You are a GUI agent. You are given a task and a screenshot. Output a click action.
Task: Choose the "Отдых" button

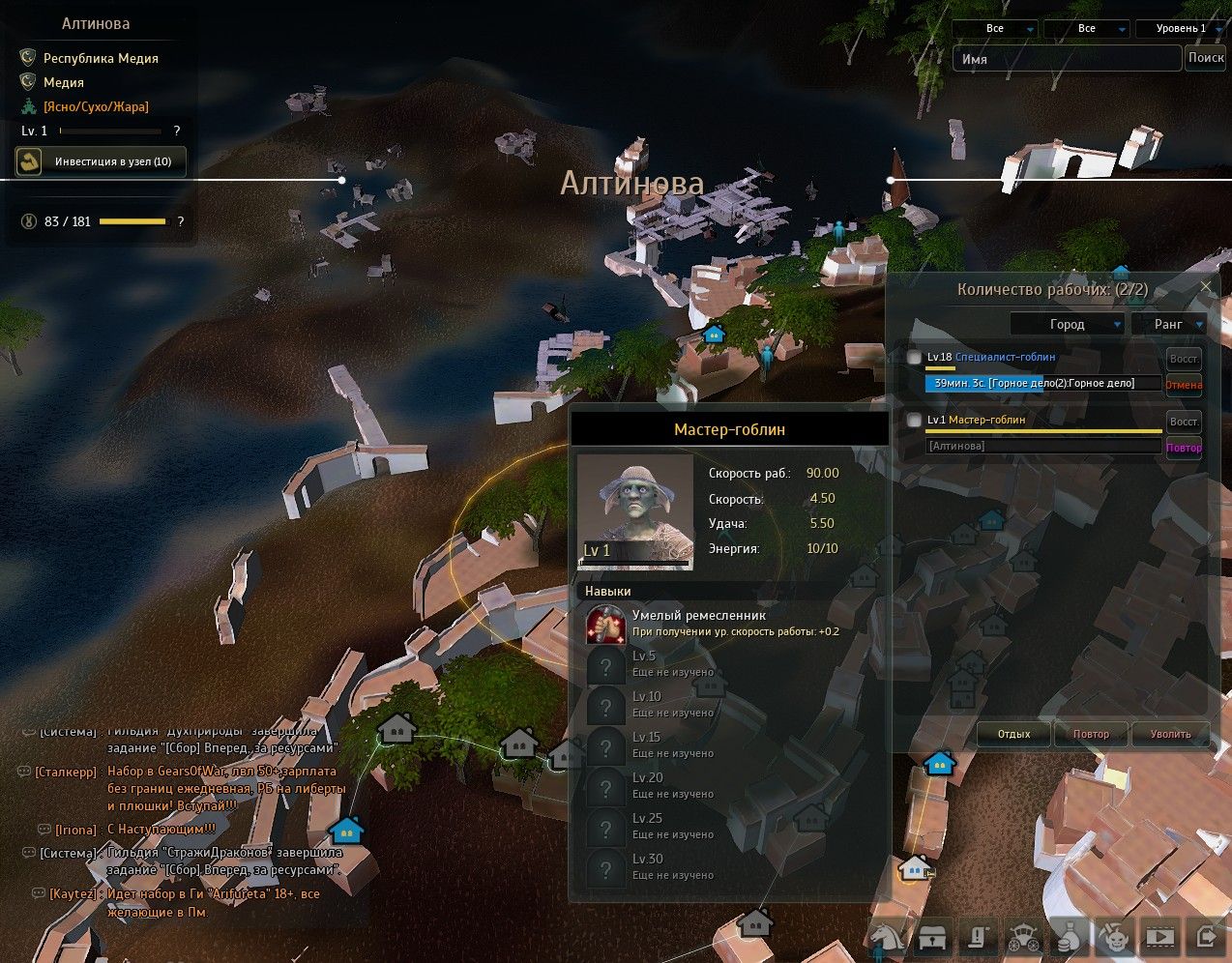1013,734
